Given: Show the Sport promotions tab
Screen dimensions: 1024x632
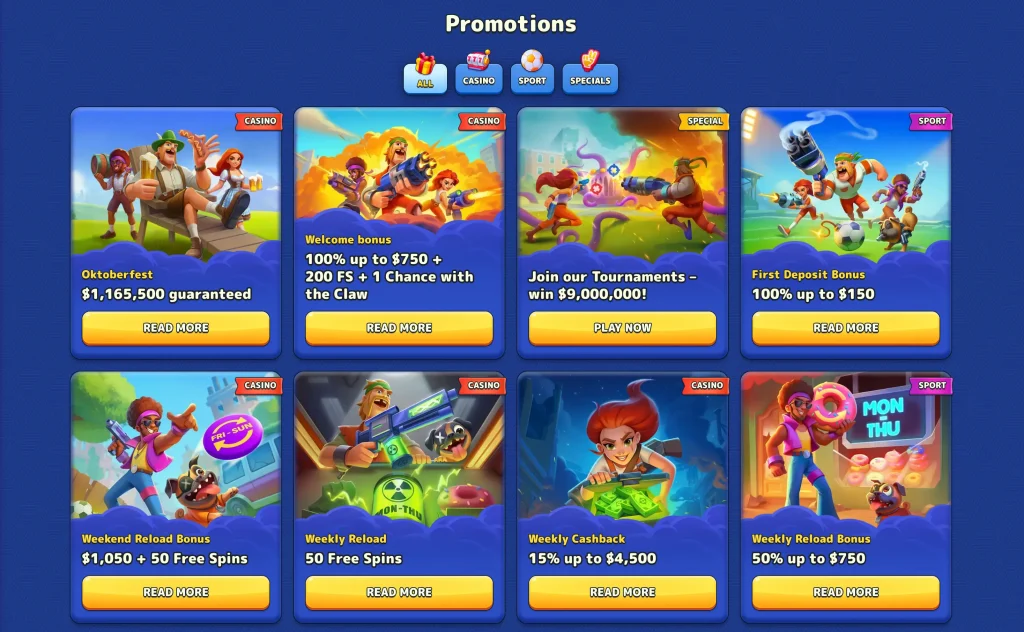Looking at the screenshot, I should click(x=533, y=72).
